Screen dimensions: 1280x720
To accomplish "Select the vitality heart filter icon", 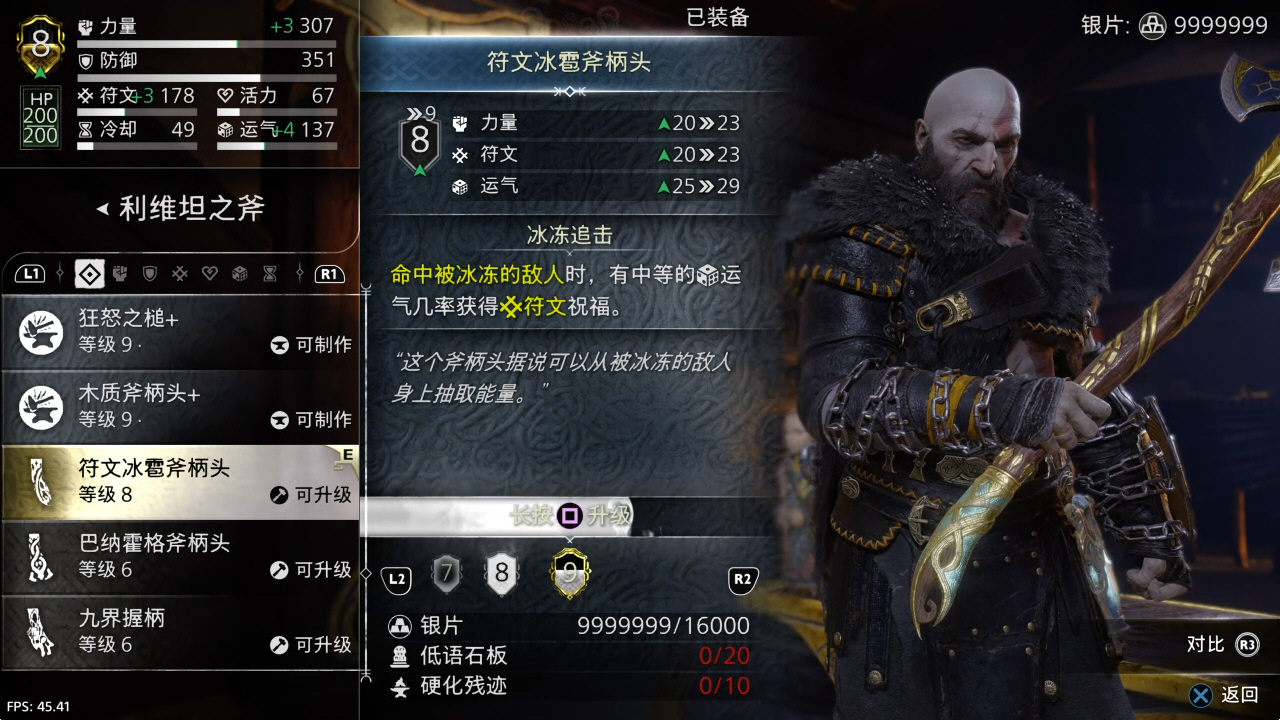I will click(210, 274).
